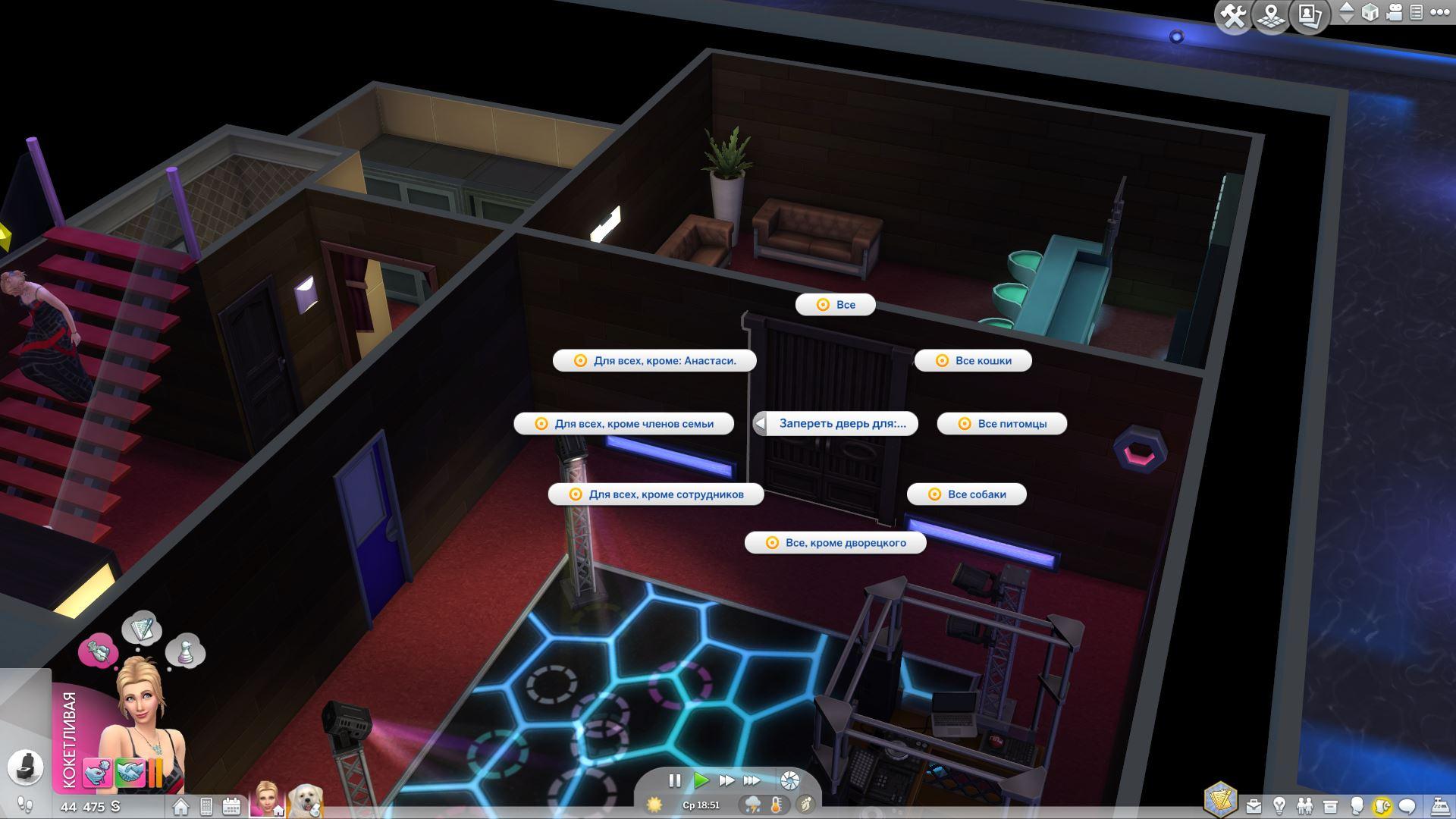Open the relationships panel
Screen dimensions: 1456x819
pyautogui.click(x=1304, y=806)
